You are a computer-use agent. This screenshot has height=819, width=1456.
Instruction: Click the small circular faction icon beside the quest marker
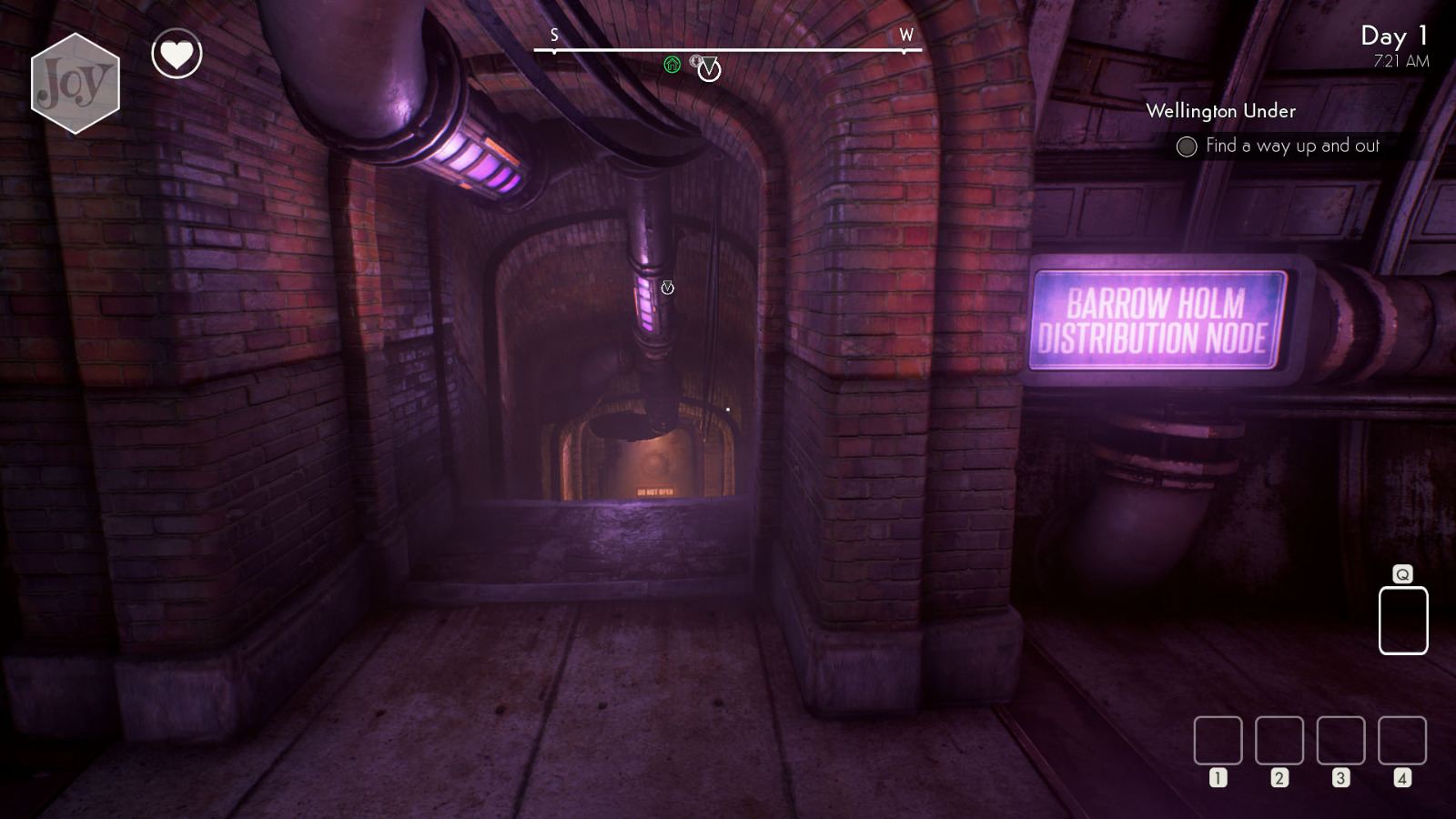coord(696,61)
